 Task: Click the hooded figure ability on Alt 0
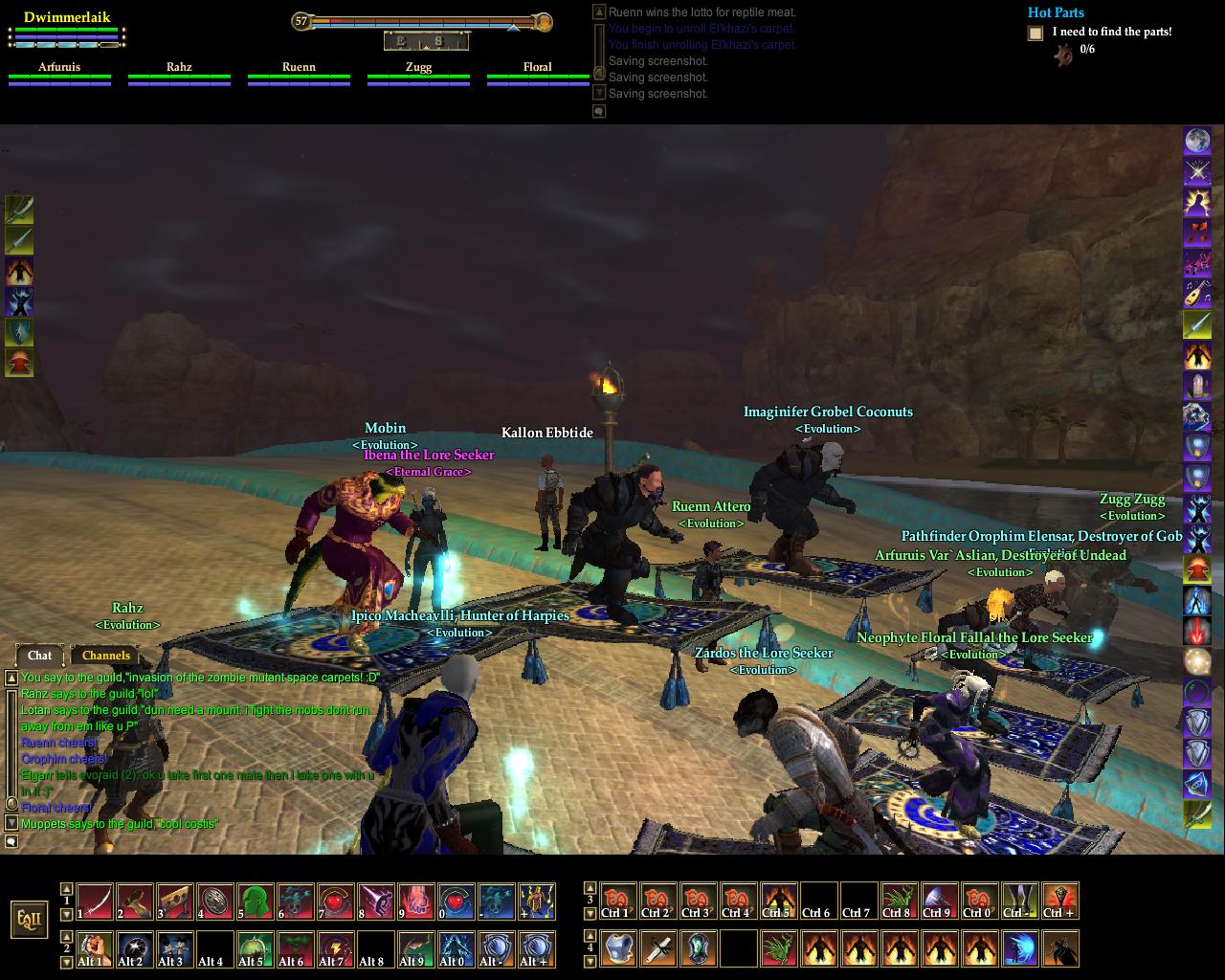click(457, 949)
